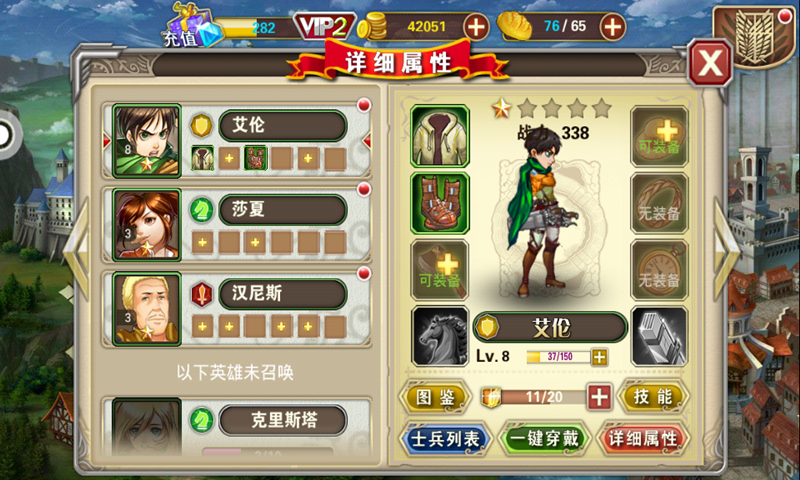Open the 士兵列表 soldier list
800x480 pixels.
point(444,438)
